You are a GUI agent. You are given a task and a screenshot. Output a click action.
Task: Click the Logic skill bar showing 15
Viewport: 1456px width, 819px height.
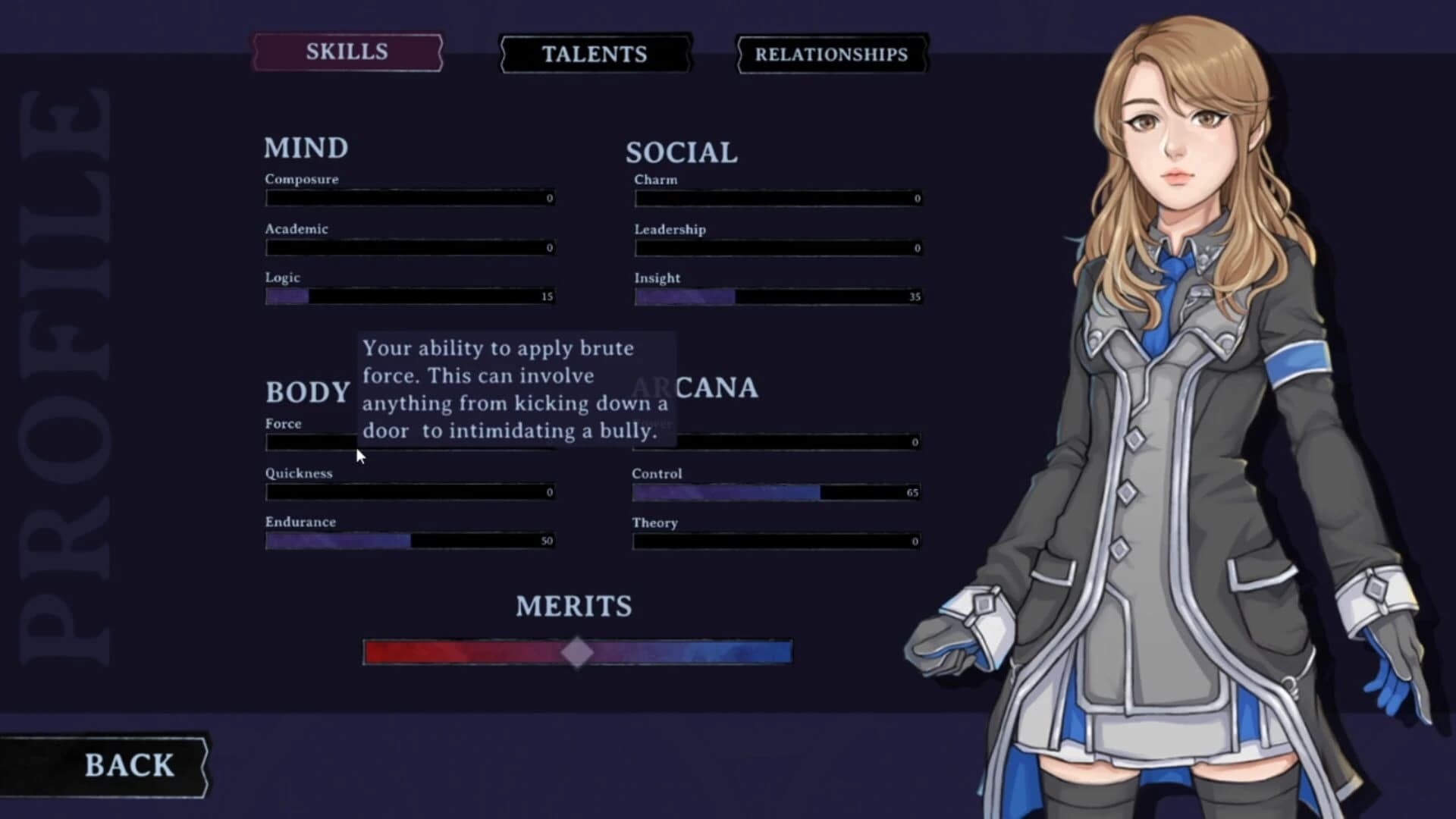point(409,295)
